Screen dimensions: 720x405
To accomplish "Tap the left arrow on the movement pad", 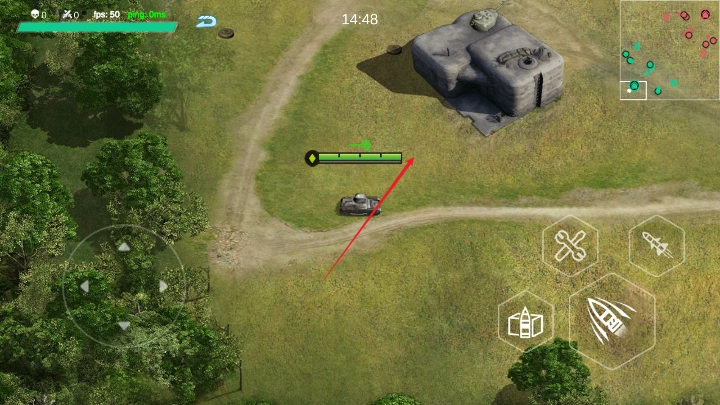I will point(84,286).
